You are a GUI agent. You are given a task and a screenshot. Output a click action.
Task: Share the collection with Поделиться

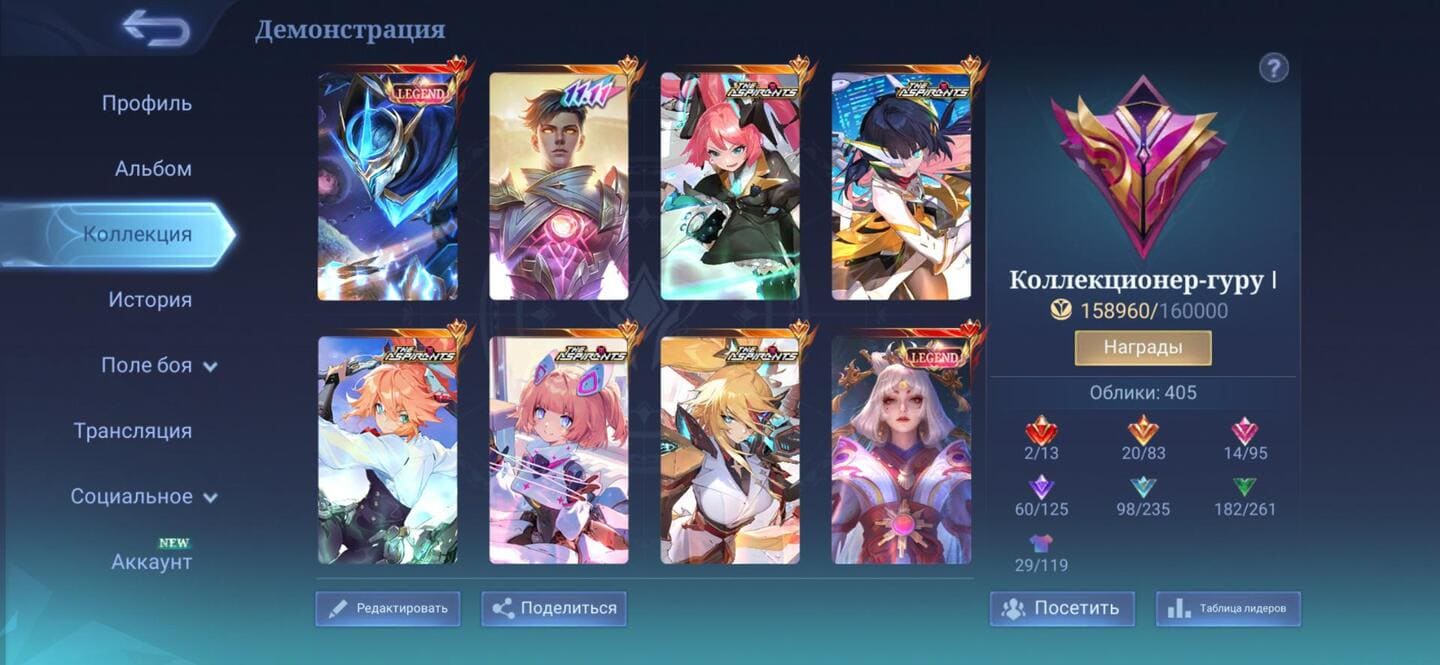[x=554, y=608]
